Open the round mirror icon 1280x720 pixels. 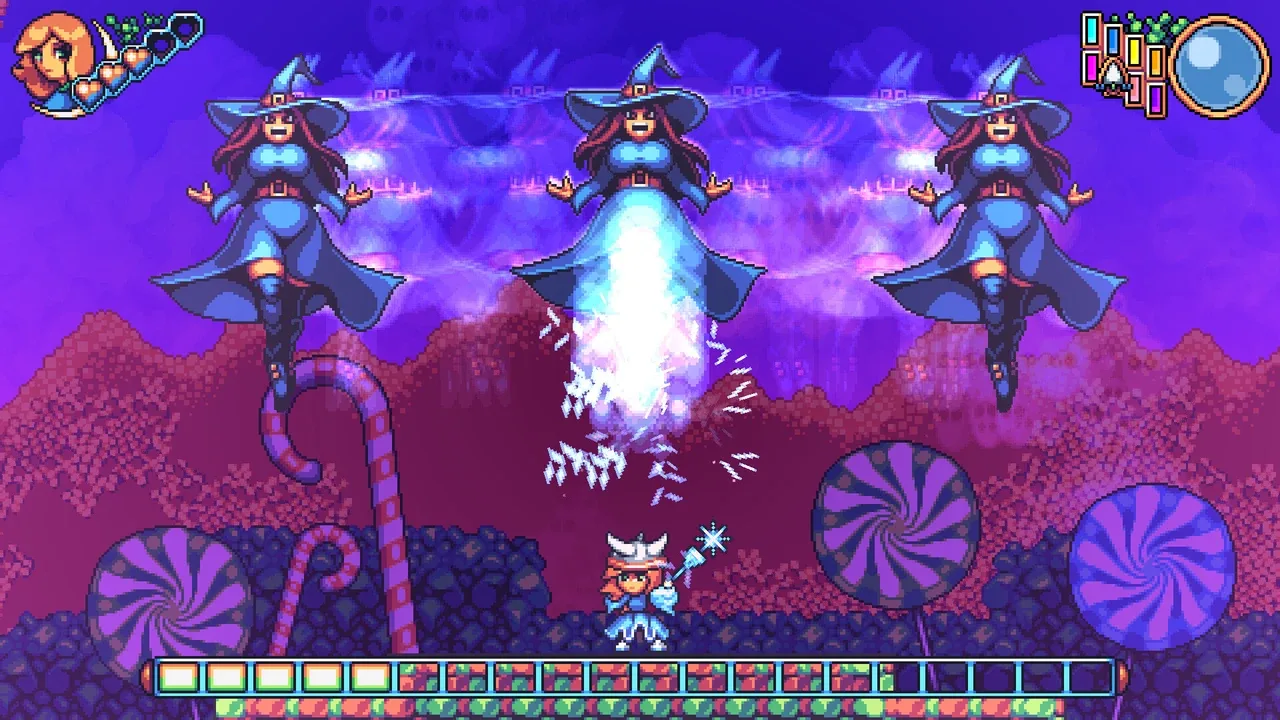pos(1218,62)
